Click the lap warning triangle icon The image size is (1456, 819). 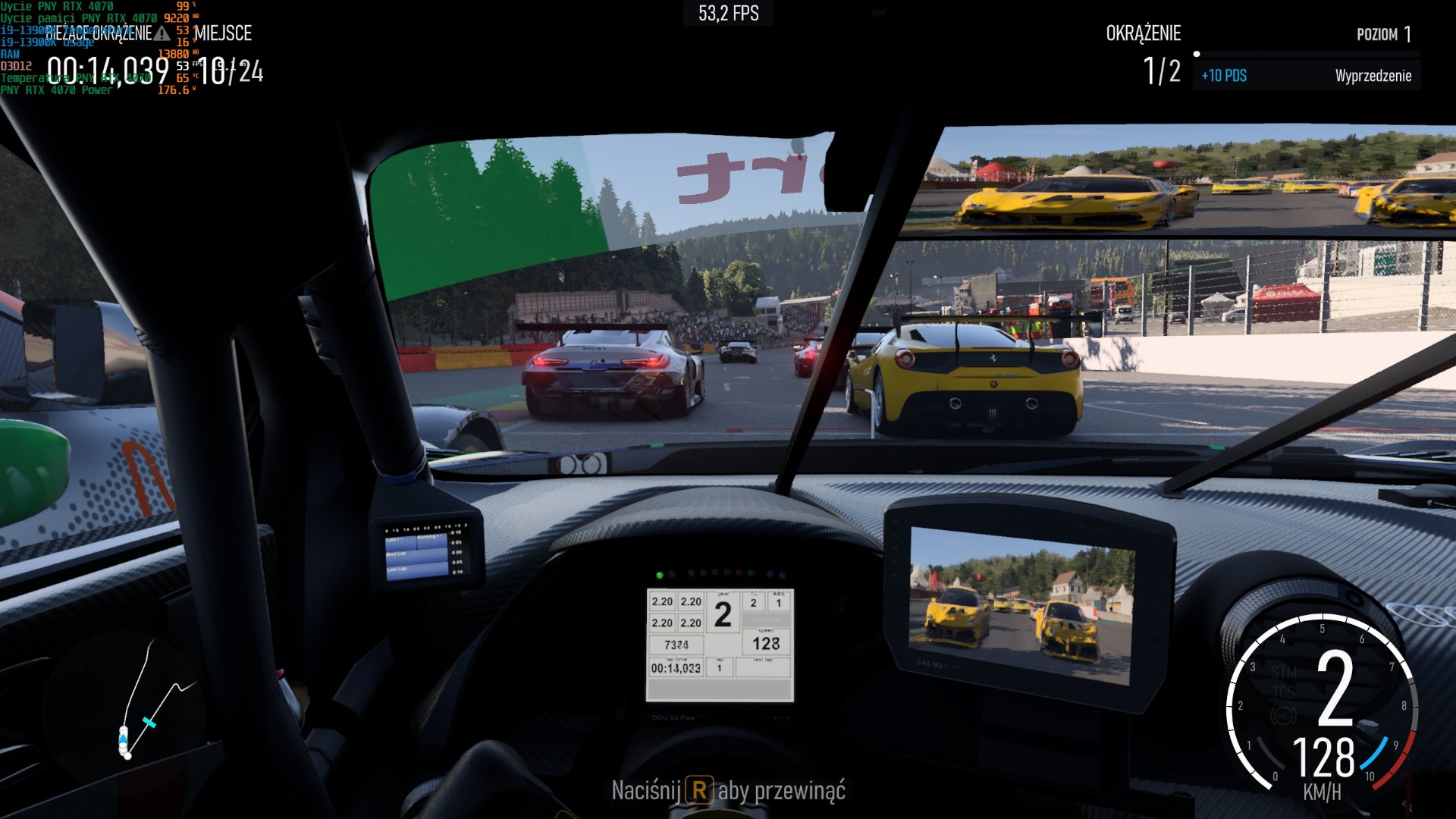pos(162,33)
